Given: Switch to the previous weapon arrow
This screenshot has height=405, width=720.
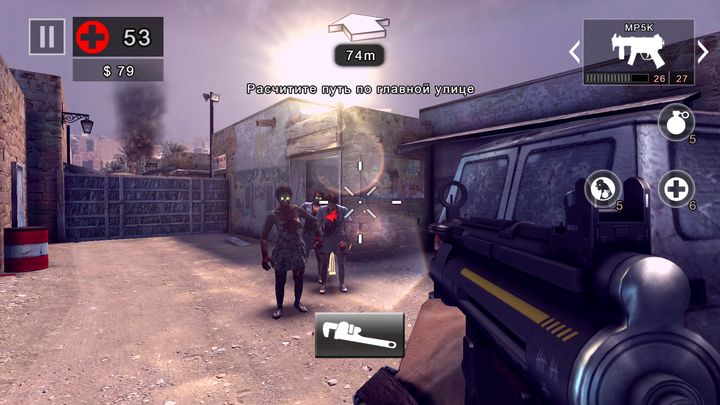Looking at the screenshot, I should (574, 52).
